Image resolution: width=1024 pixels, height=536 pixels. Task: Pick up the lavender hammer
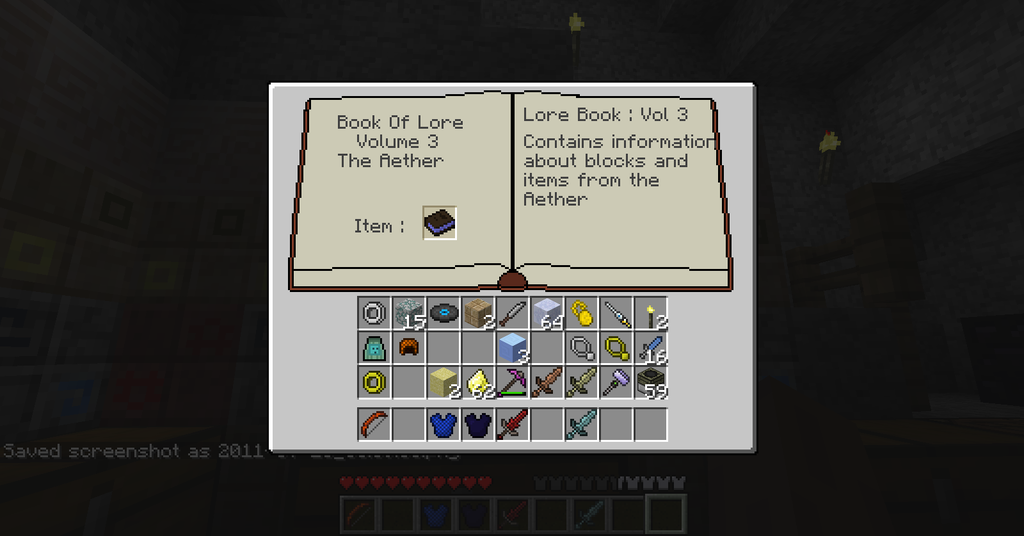(615, 382)
